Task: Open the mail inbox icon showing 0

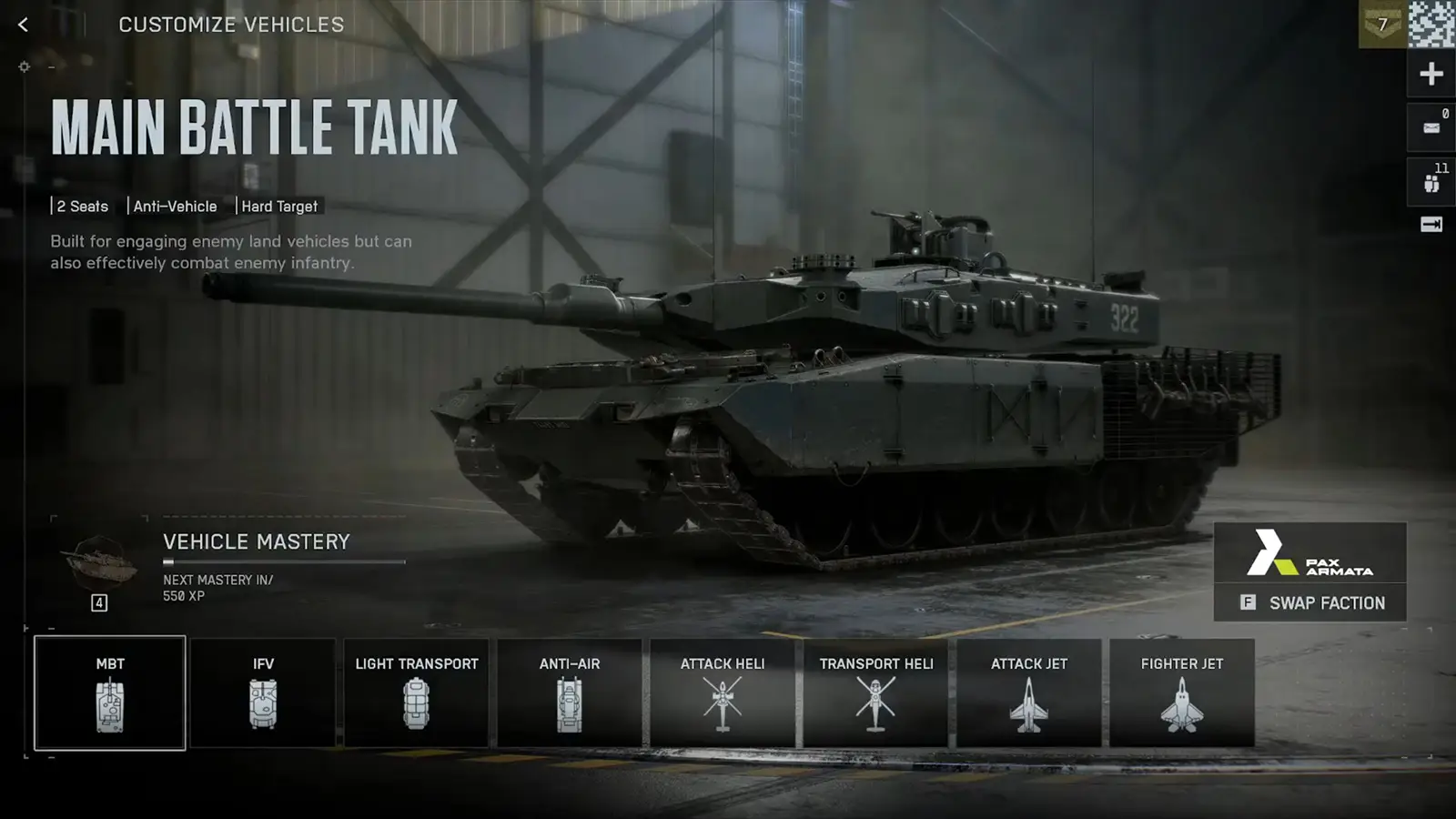Action: [x=1430, y=126]
